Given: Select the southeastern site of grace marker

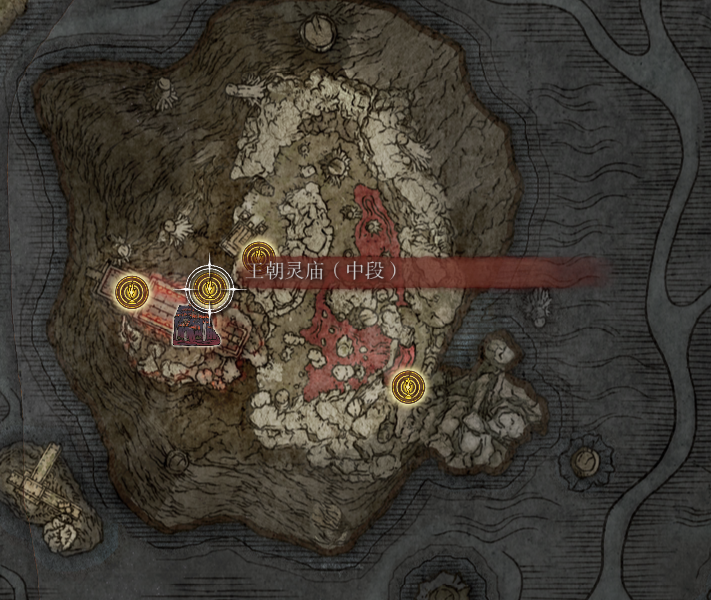Looking at the screenshot, I should [407, 385].
